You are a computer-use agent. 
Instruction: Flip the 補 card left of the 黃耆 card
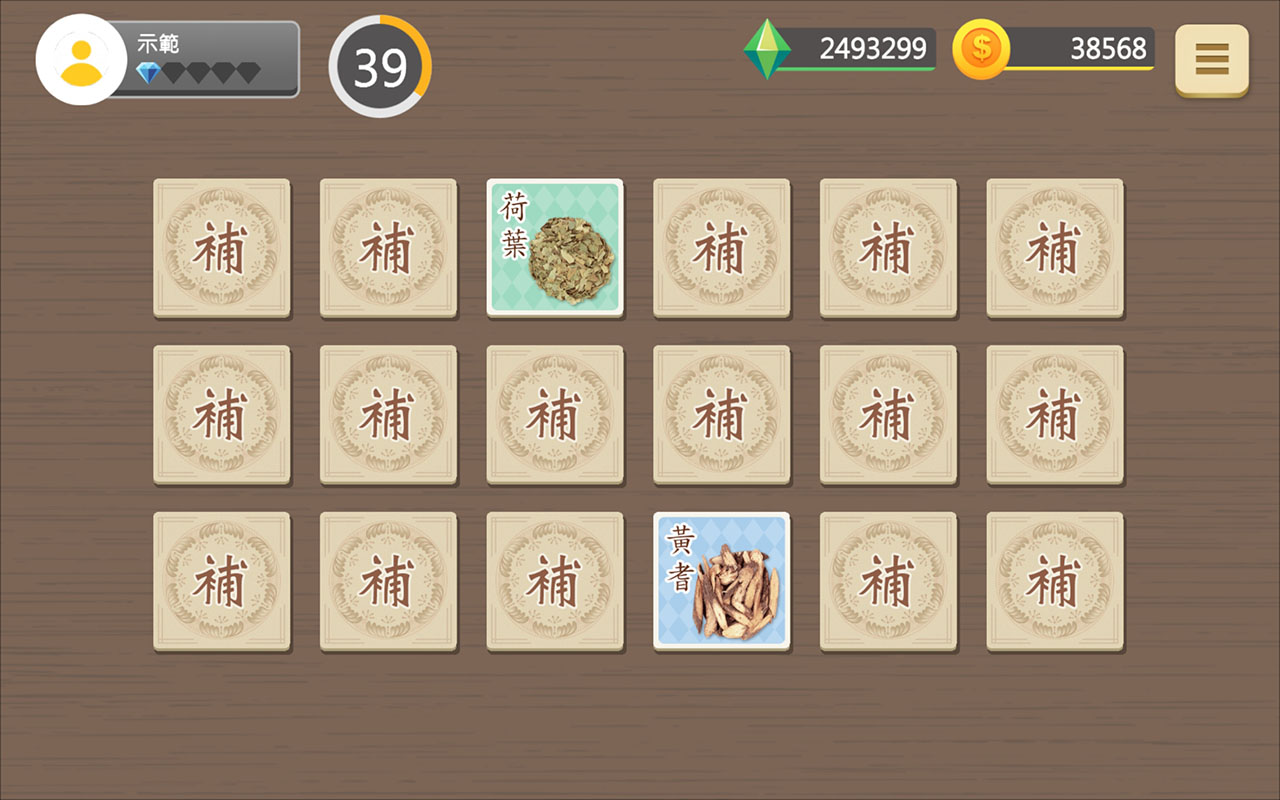click(x=554, y=580)
